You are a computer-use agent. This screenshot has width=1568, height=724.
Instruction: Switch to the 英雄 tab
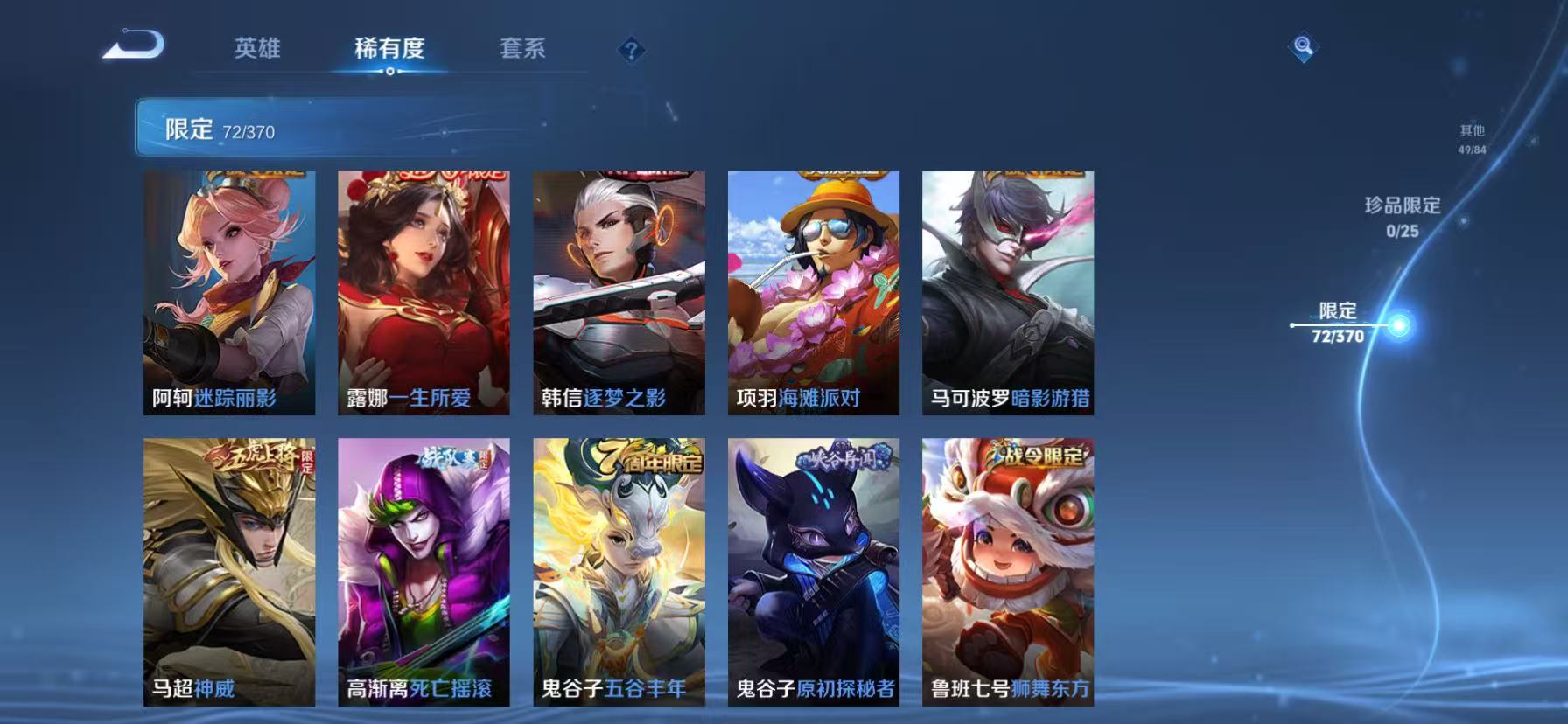(x=256, y=50)
